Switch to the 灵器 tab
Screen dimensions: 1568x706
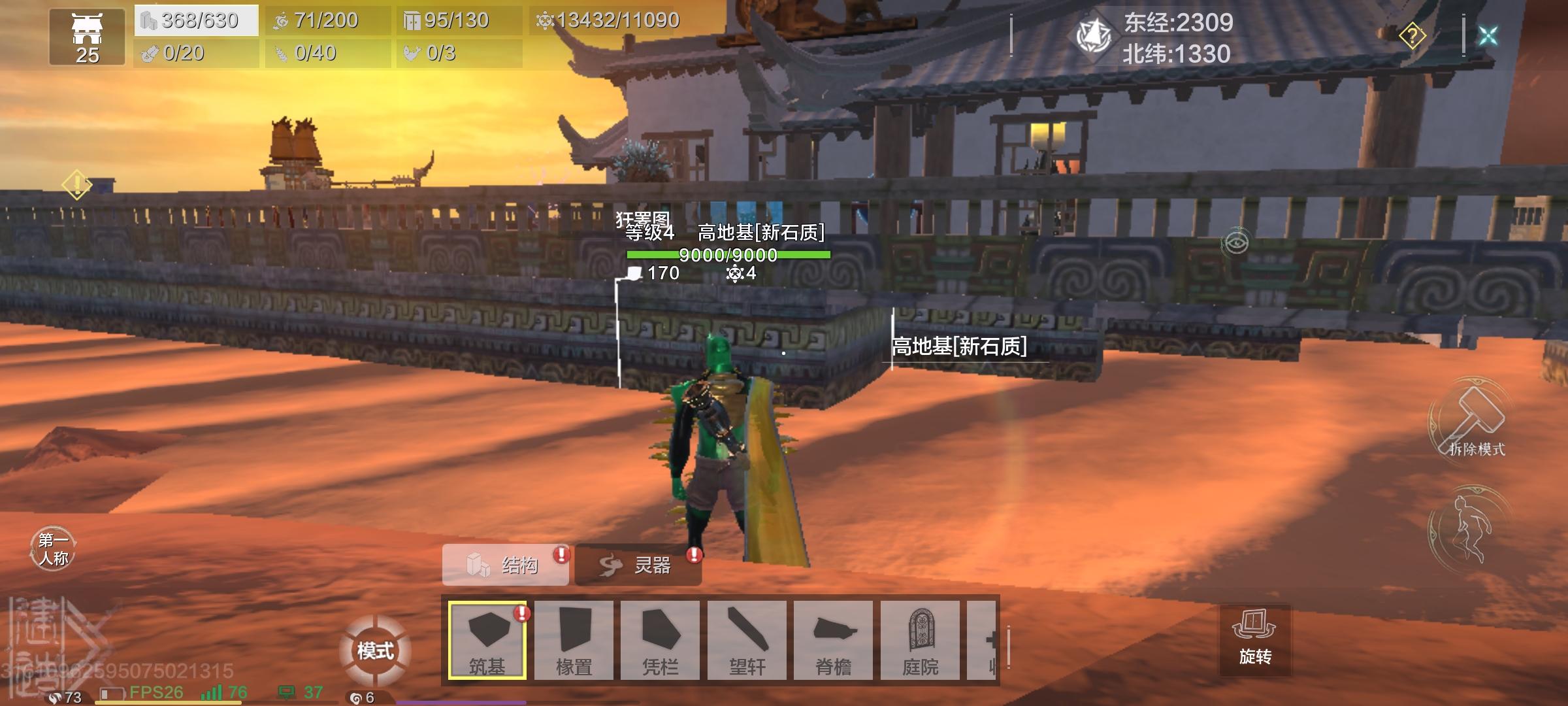(x=637, y=566)
